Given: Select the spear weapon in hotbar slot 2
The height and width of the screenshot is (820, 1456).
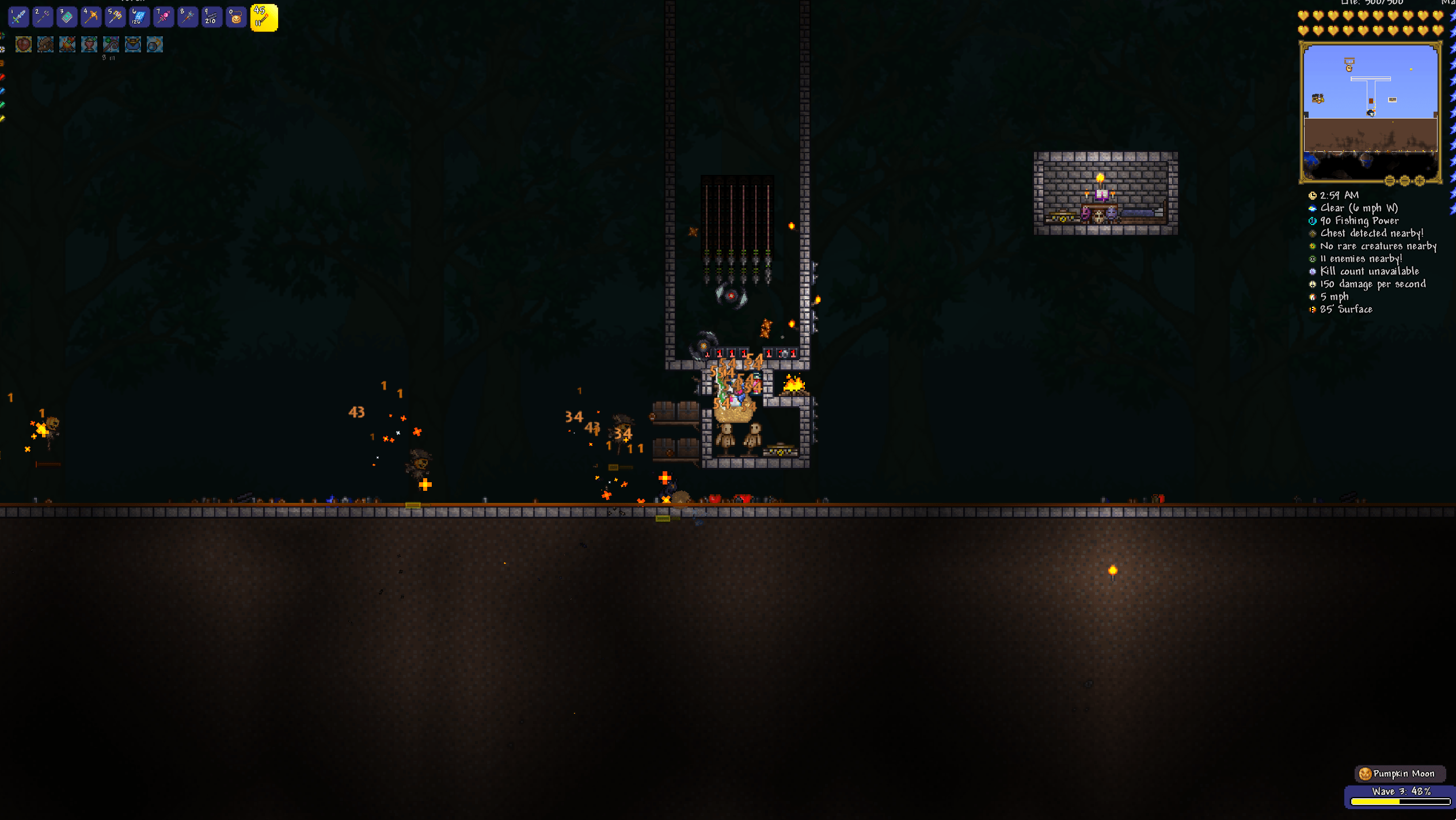Looking at the screenshot, I should pos(42,17).
